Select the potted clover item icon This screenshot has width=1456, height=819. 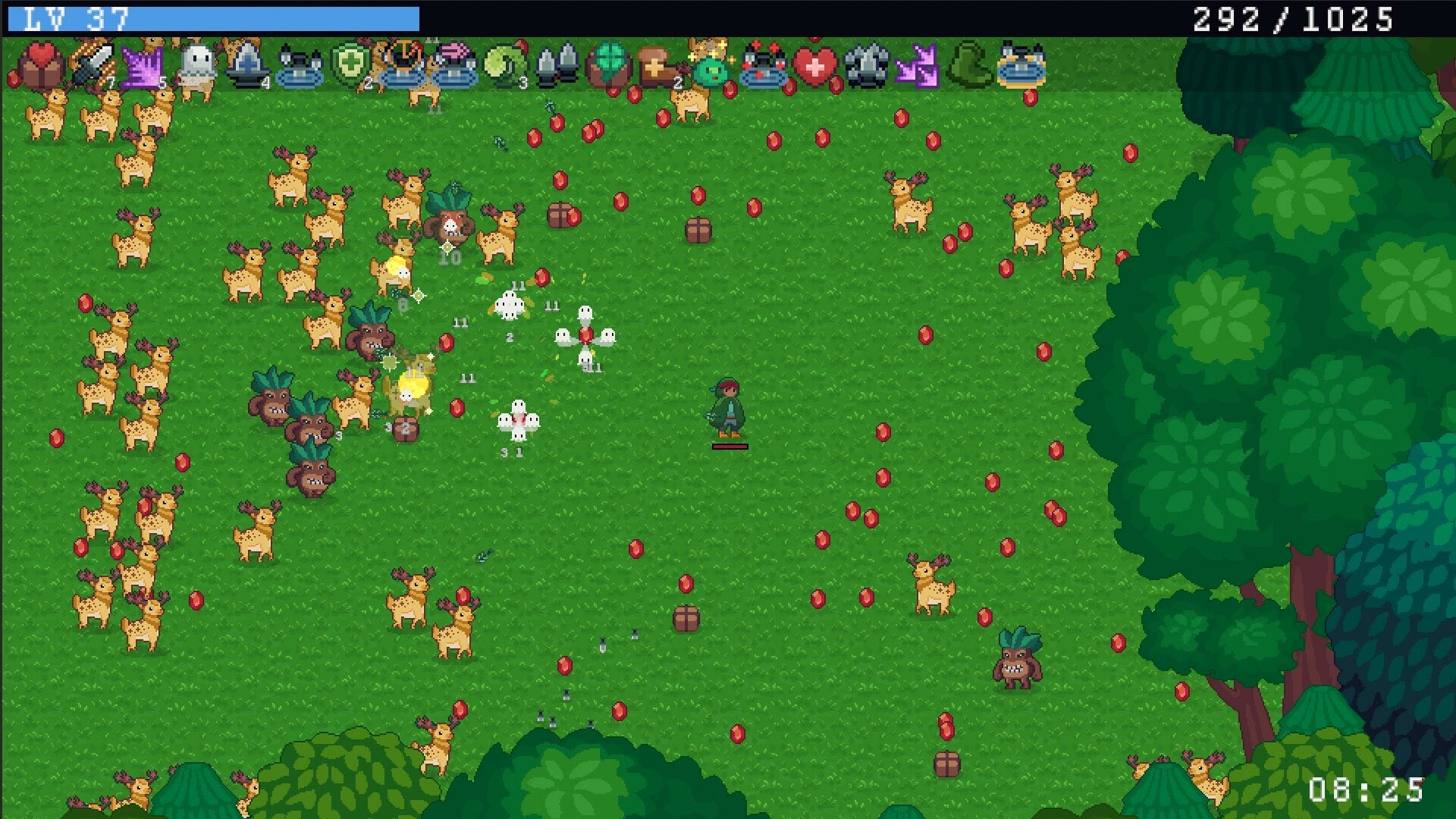tap(607, 64)
